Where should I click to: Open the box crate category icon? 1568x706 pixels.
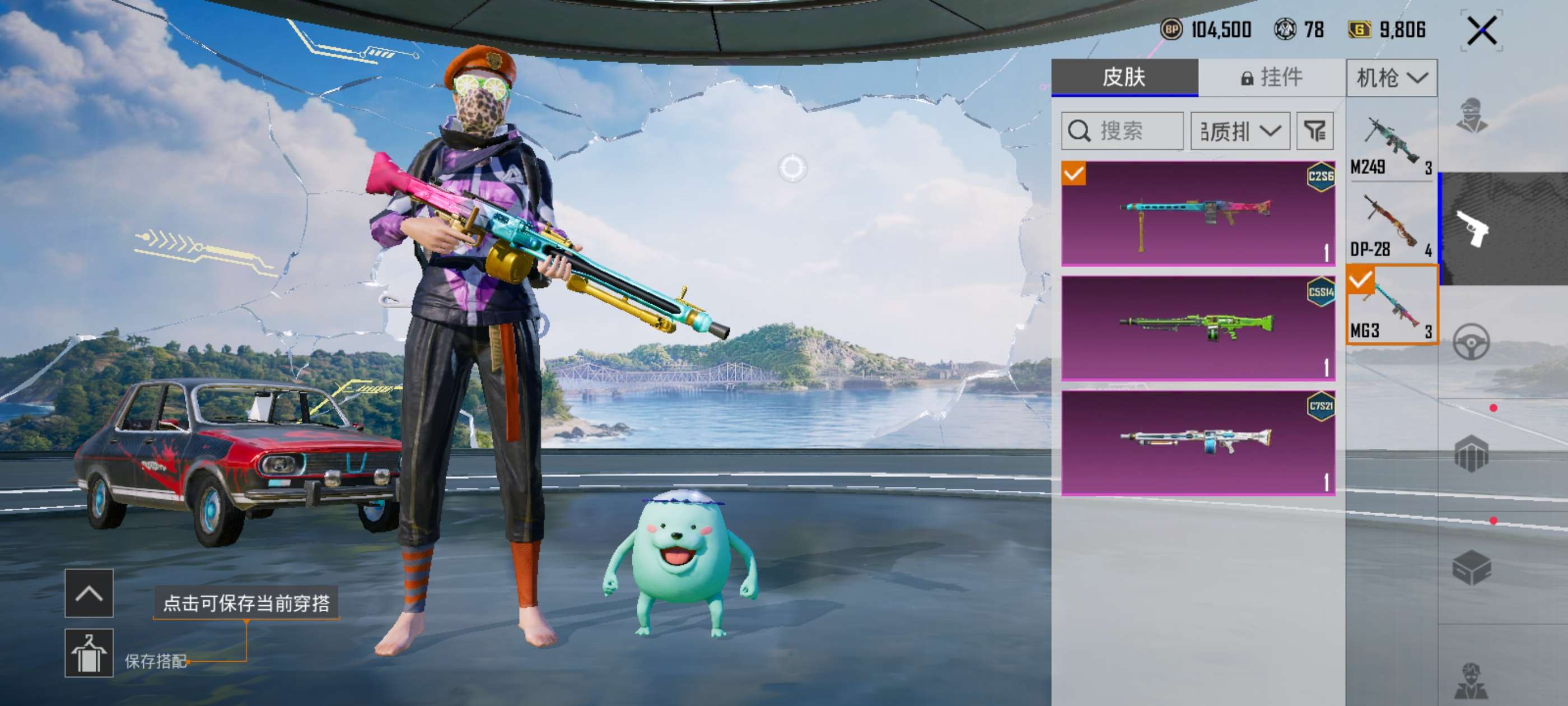tap(1472, 568)
